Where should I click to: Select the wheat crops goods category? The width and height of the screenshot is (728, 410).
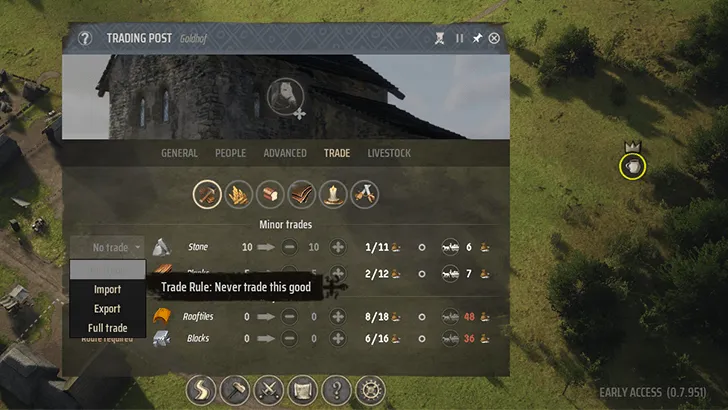(x=239, y=193)
